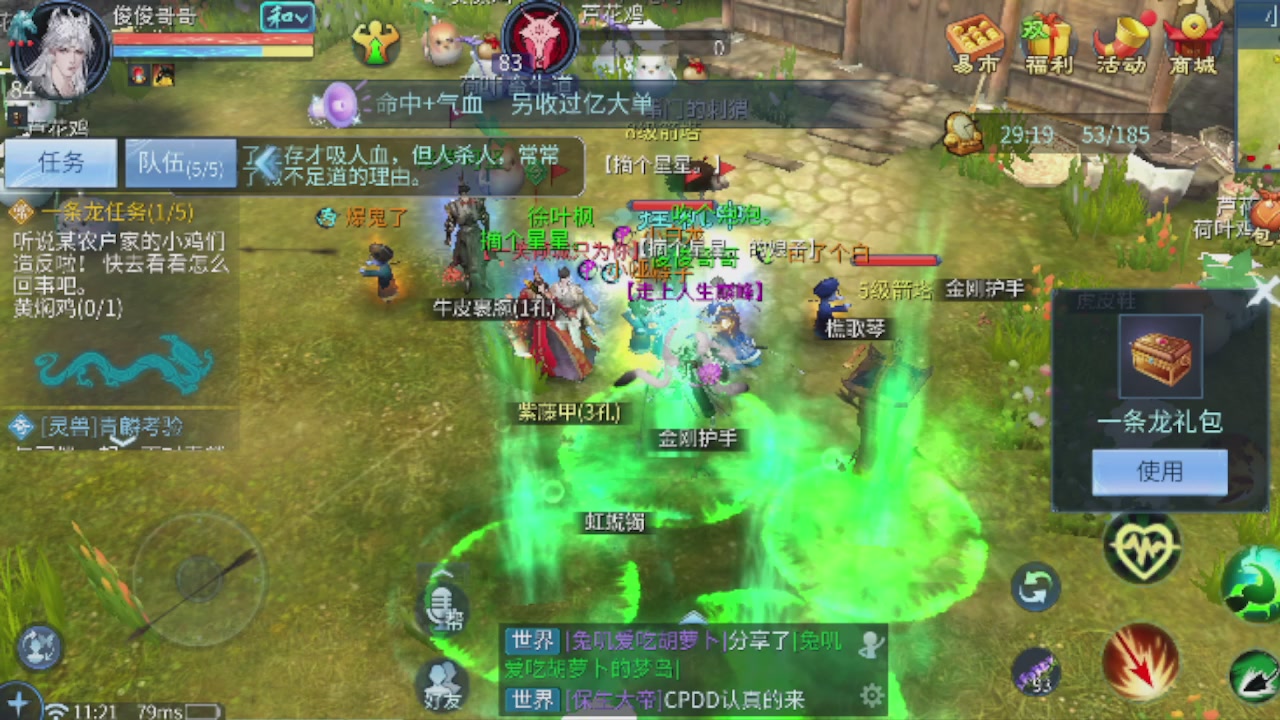Open the 商城 Mall store
This screenshot has height=720, width=1280.
click(x=1191, y=42)
